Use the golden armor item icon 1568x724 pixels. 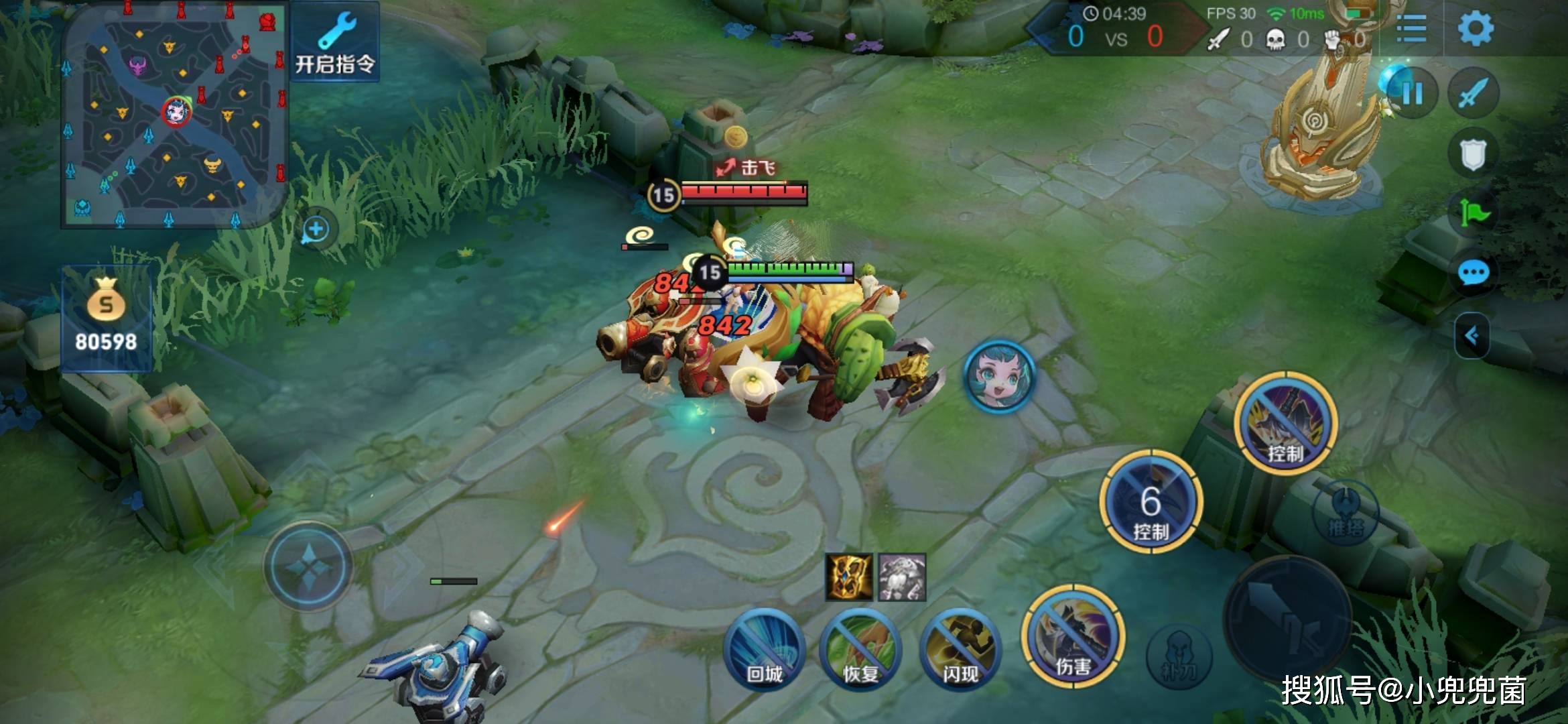[849, 577]
